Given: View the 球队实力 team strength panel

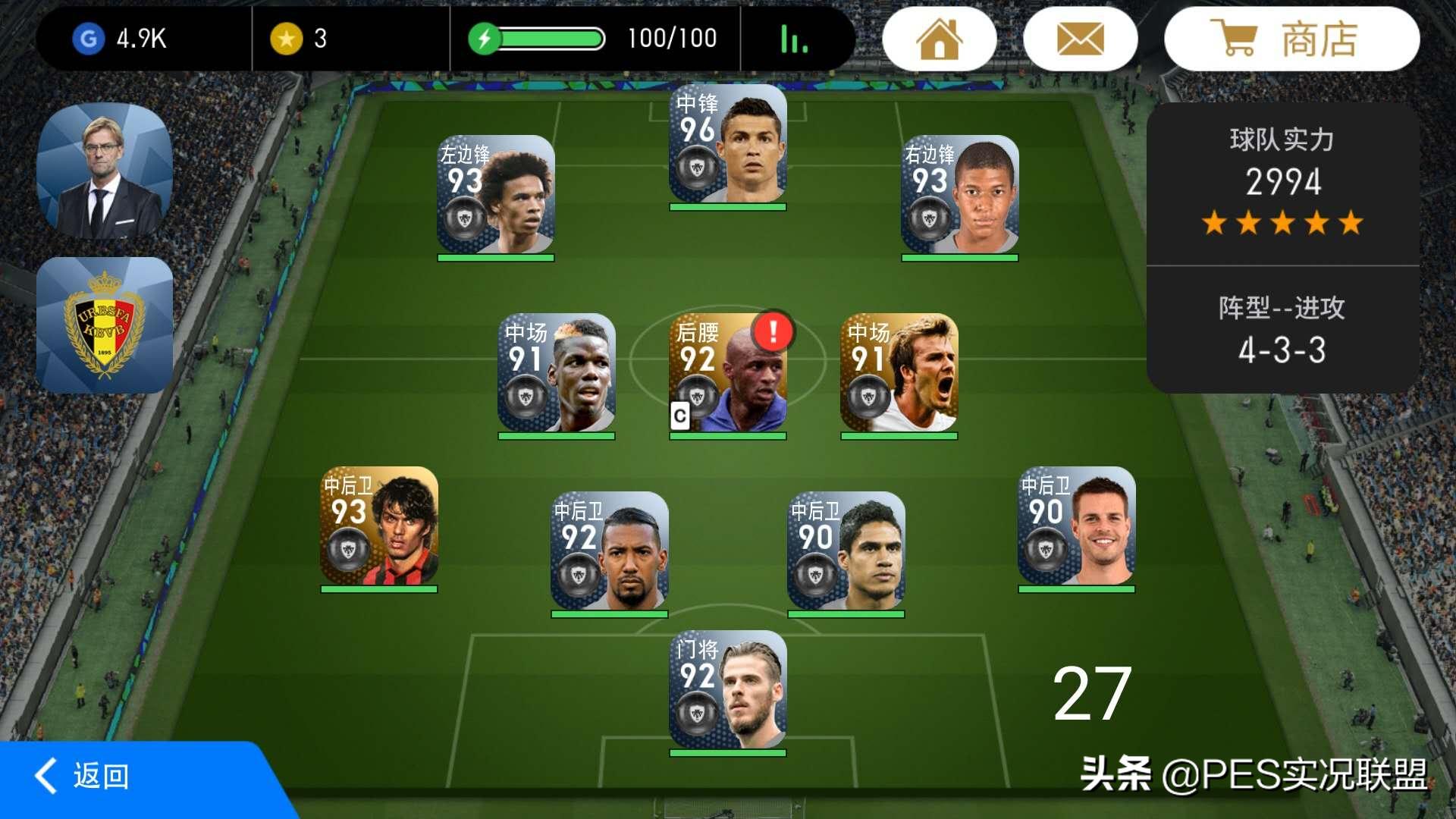Looking at the screenshot, I should point(1282,184).
